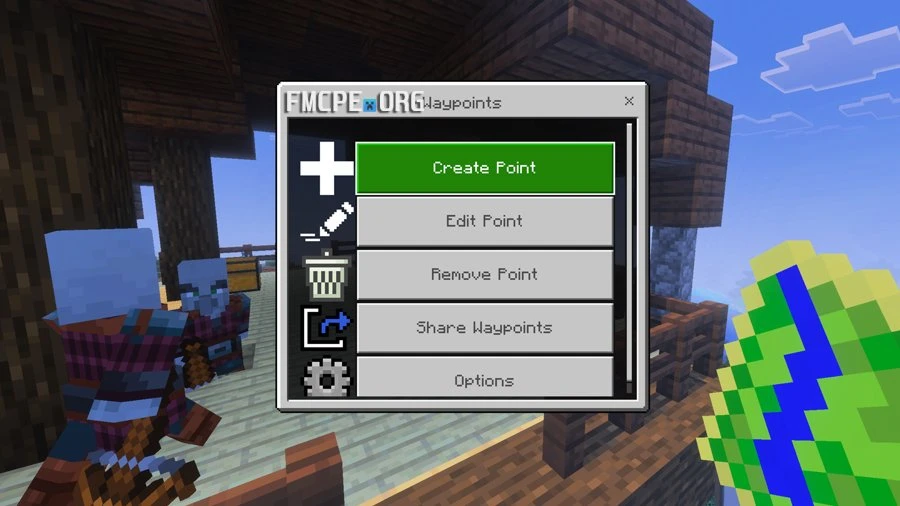The width and height of the screenshot is (900, 506).
Task: Click the Waypoints list scrollbar
Action: click(629, 250)
